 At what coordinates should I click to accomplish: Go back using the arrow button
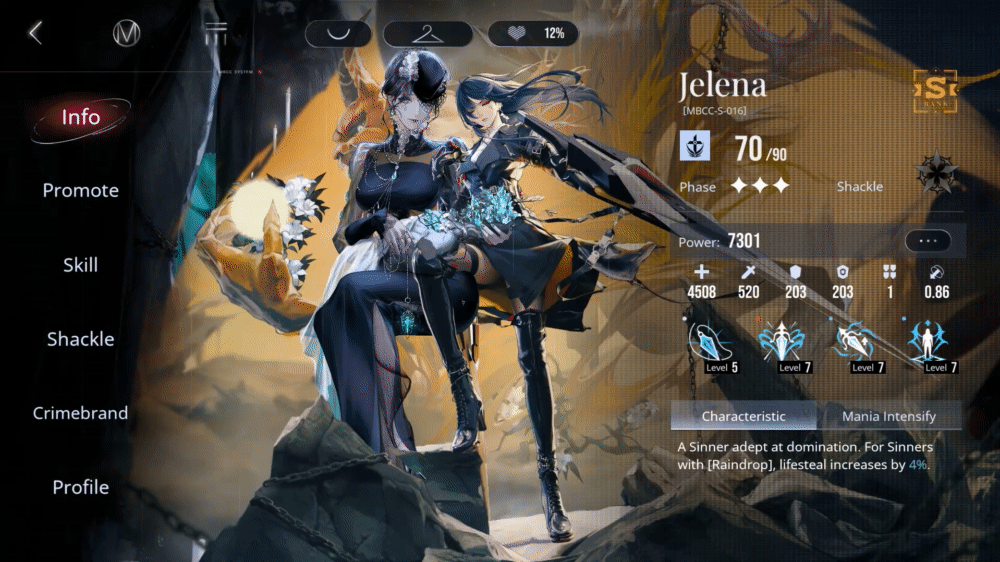pyautogui.click(x=35, y=33)
